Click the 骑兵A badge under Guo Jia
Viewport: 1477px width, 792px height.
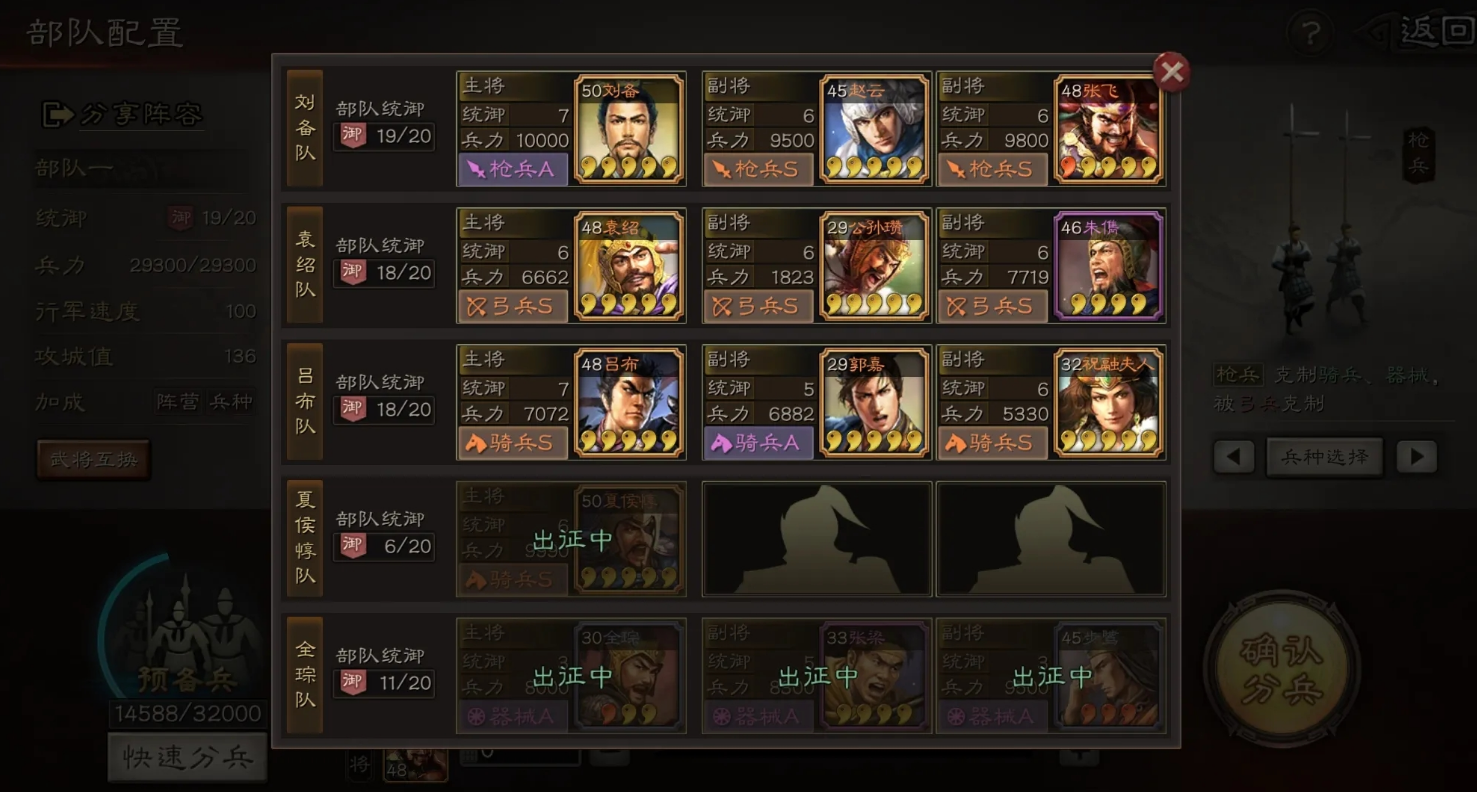coord(758,444)
